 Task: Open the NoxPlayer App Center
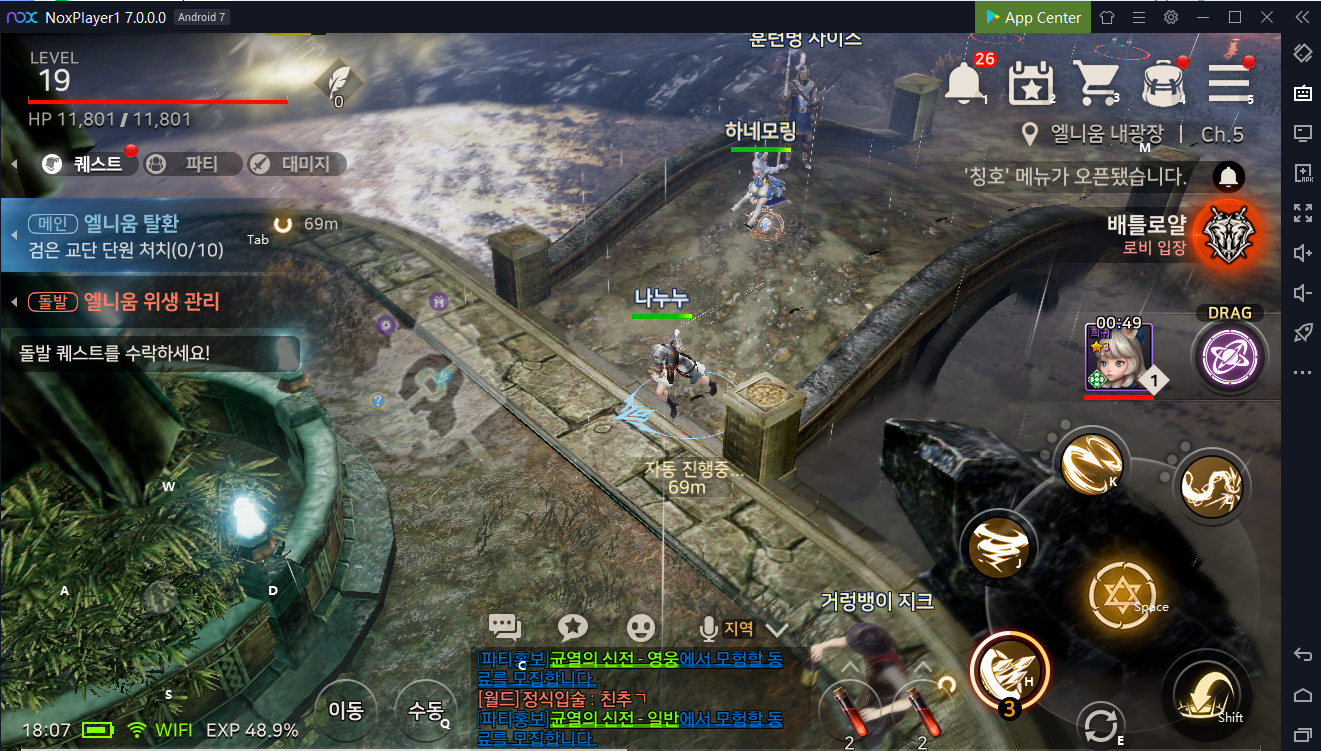(x=1033, y=17)
